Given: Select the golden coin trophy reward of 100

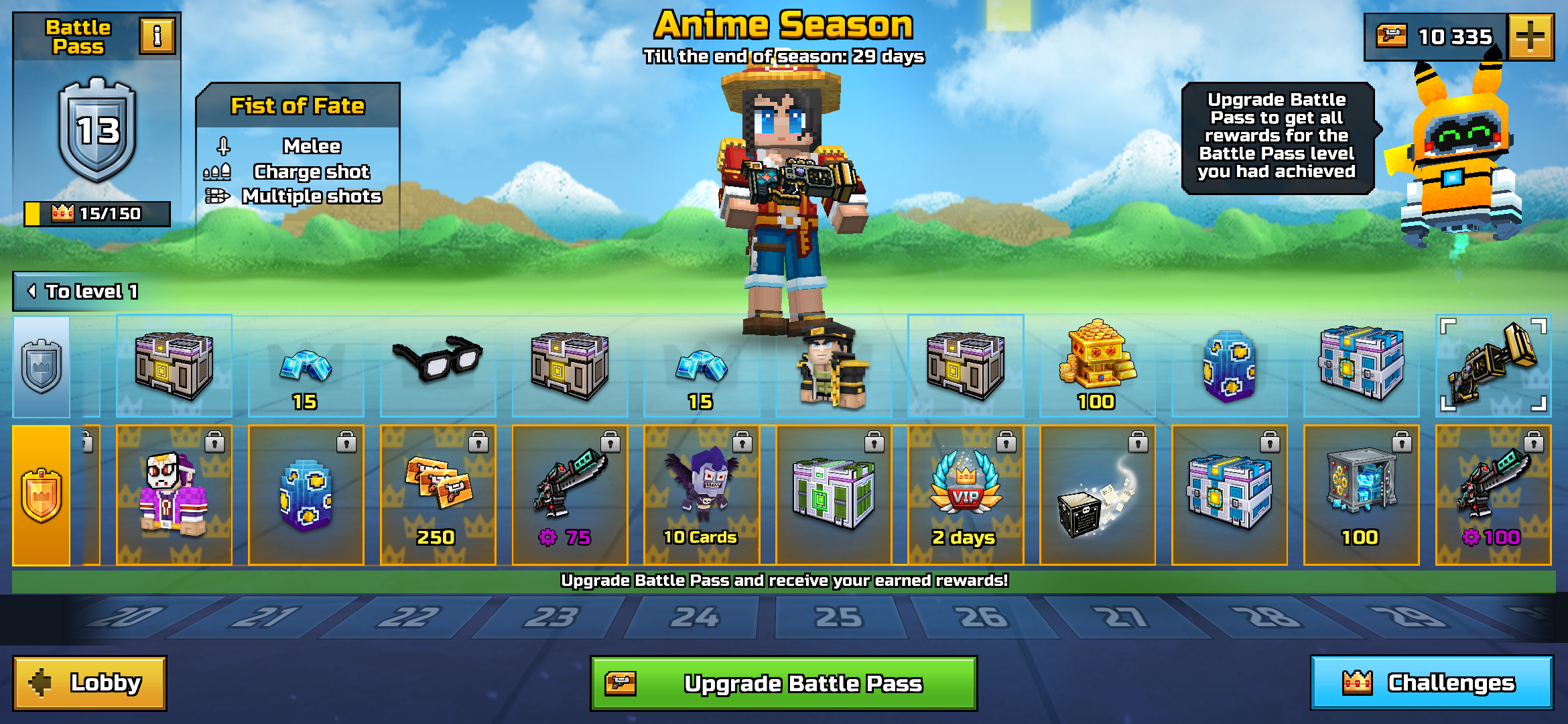Looking at the screenshot, I should coord(1096,365).
